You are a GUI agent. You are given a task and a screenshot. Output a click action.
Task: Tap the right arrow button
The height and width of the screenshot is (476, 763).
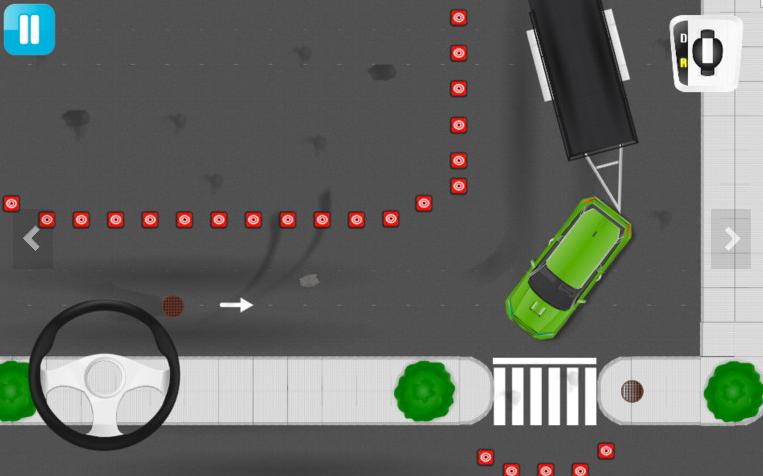pyautogui.click(x=731, y=239)
